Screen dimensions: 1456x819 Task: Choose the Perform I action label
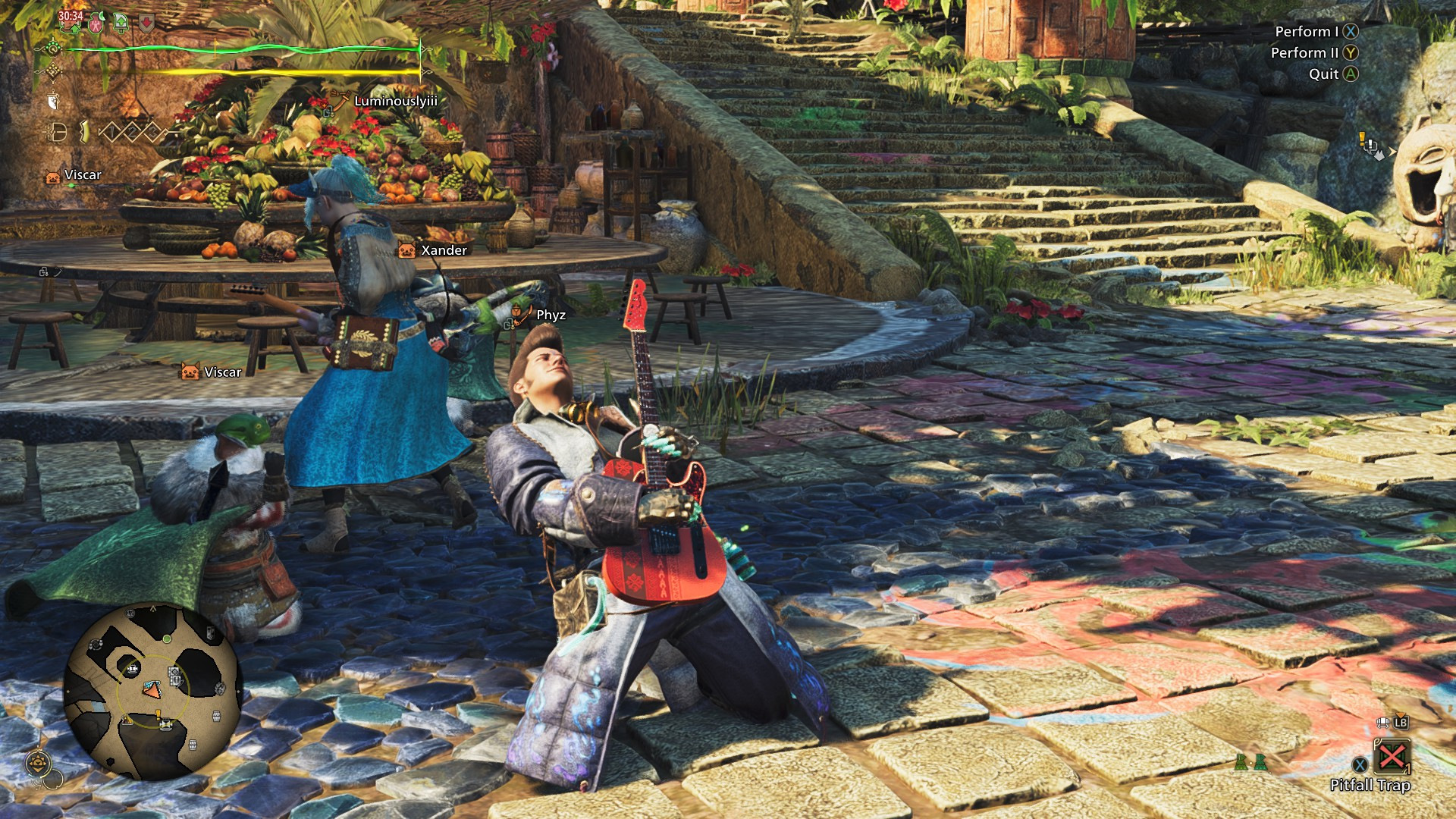(x=1307, y=32)
